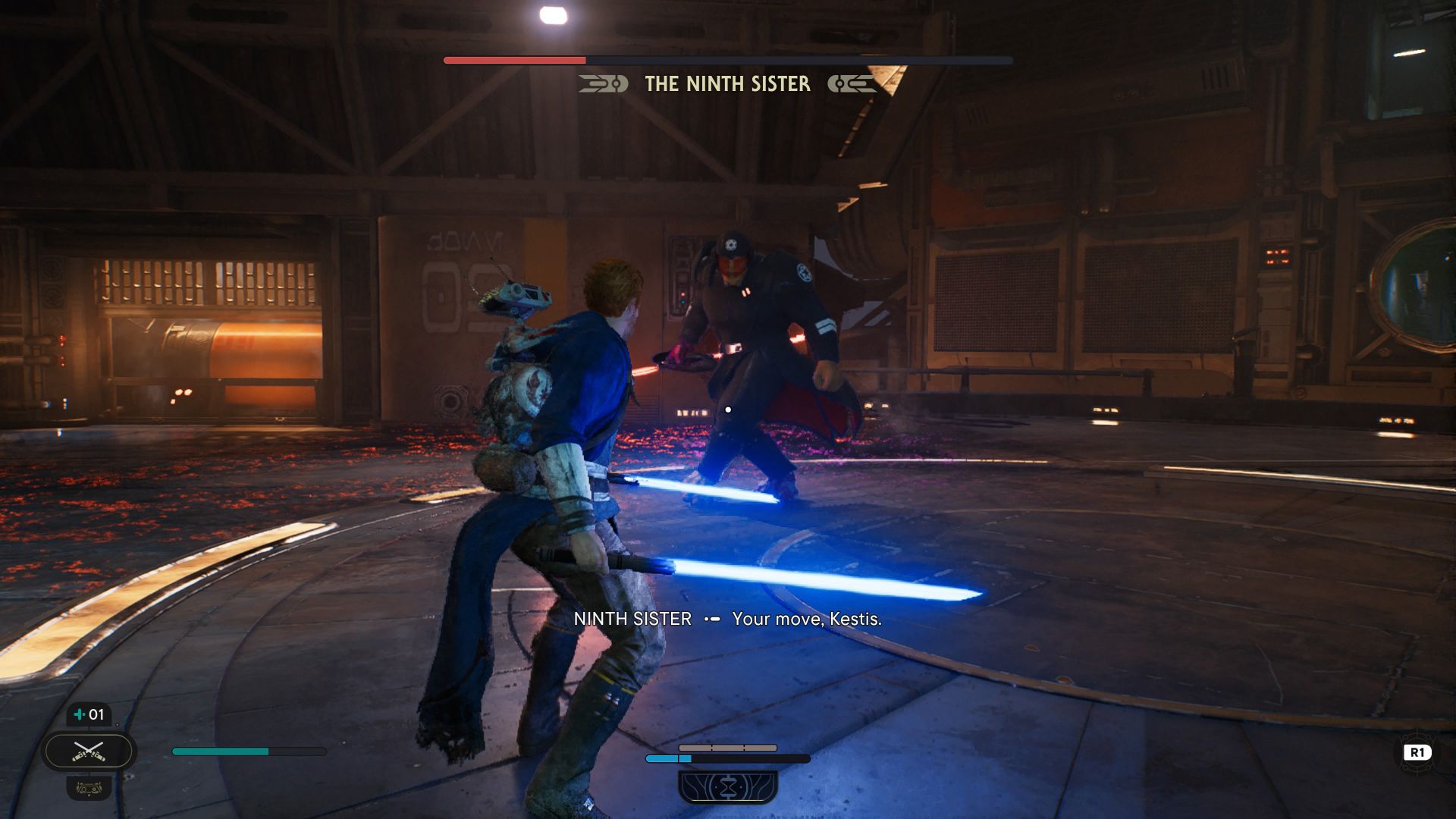Image resolution: width=1456 pixels, height=819 pixels.
Task: Select the dual-lightsaber stance icon
Action: tap(89, 752)
